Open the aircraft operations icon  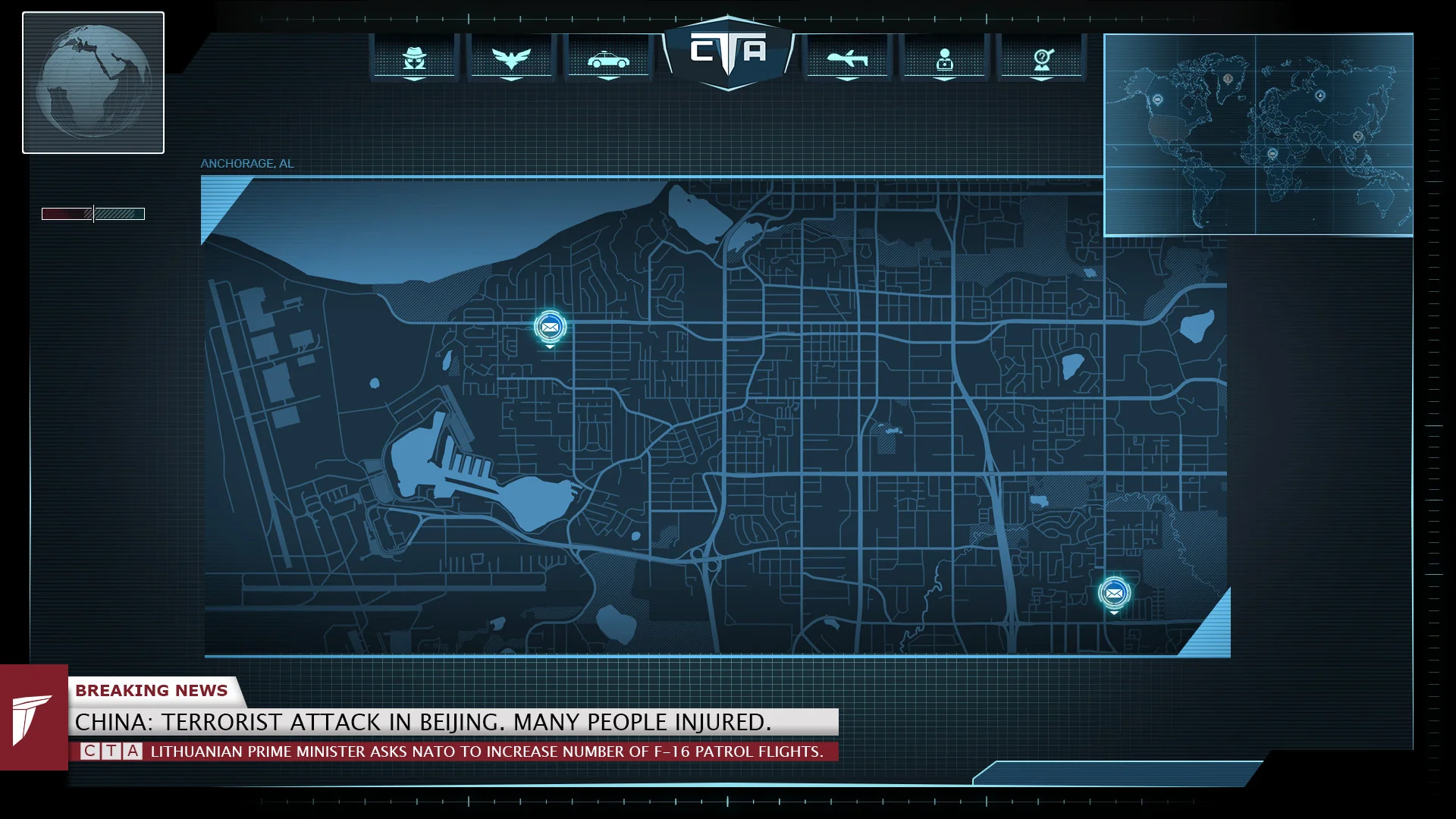tap(847, 59)
